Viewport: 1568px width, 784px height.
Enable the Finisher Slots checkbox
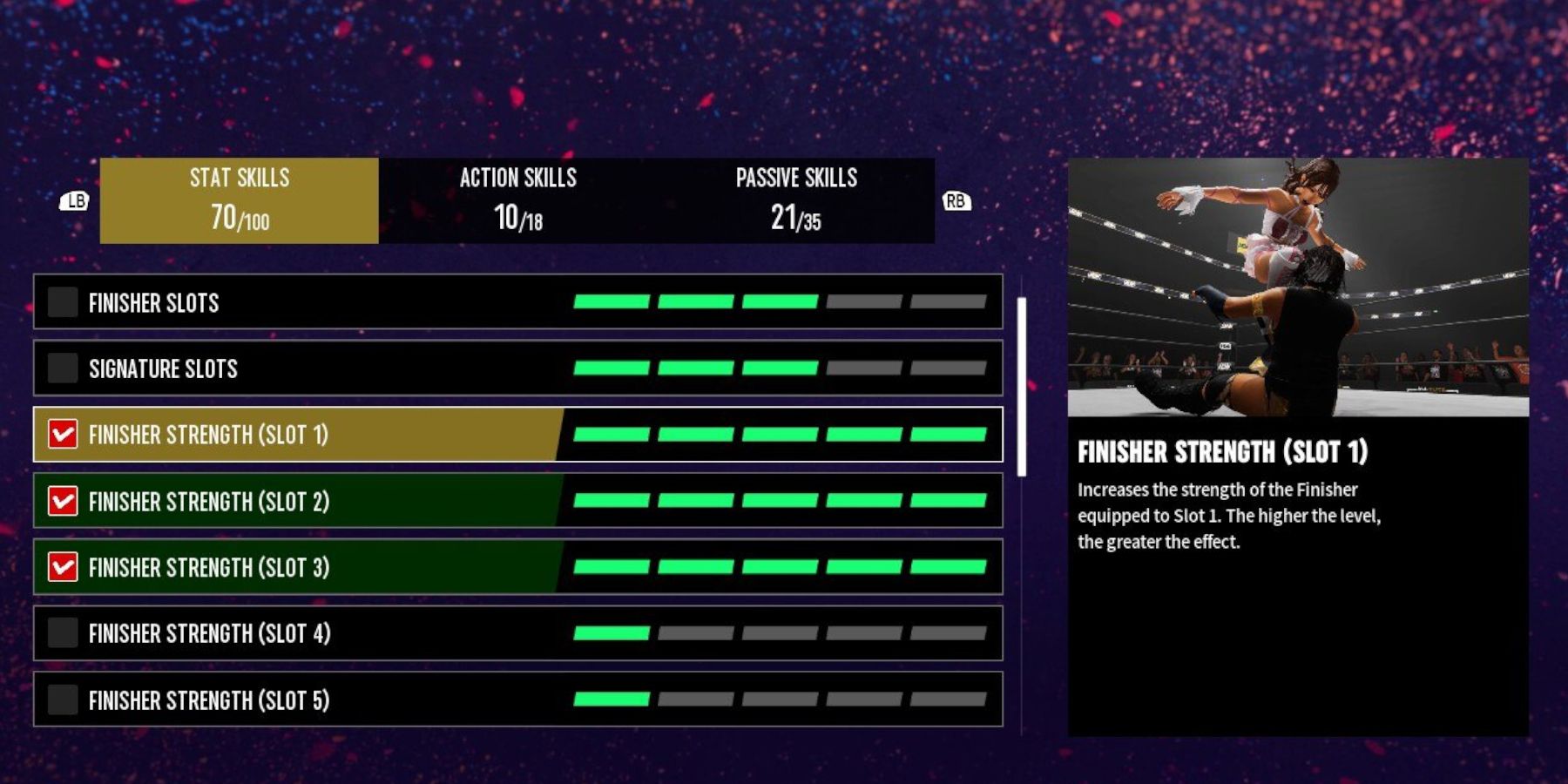tap(62, 303)
